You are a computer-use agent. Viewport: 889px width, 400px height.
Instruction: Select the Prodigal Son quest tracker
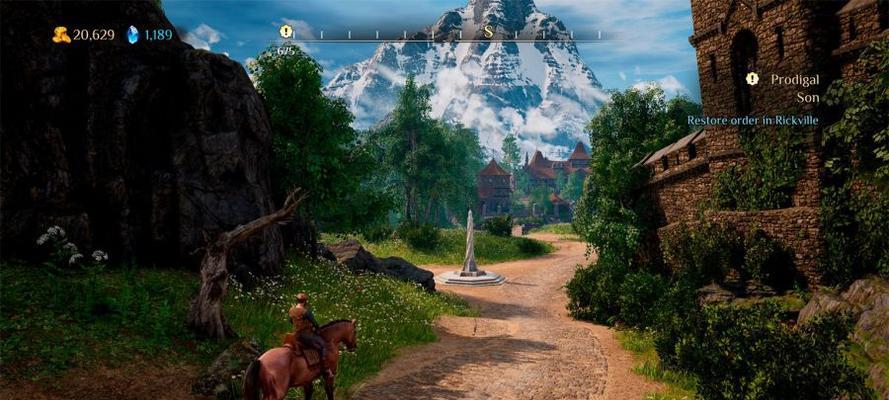(794, 88)
